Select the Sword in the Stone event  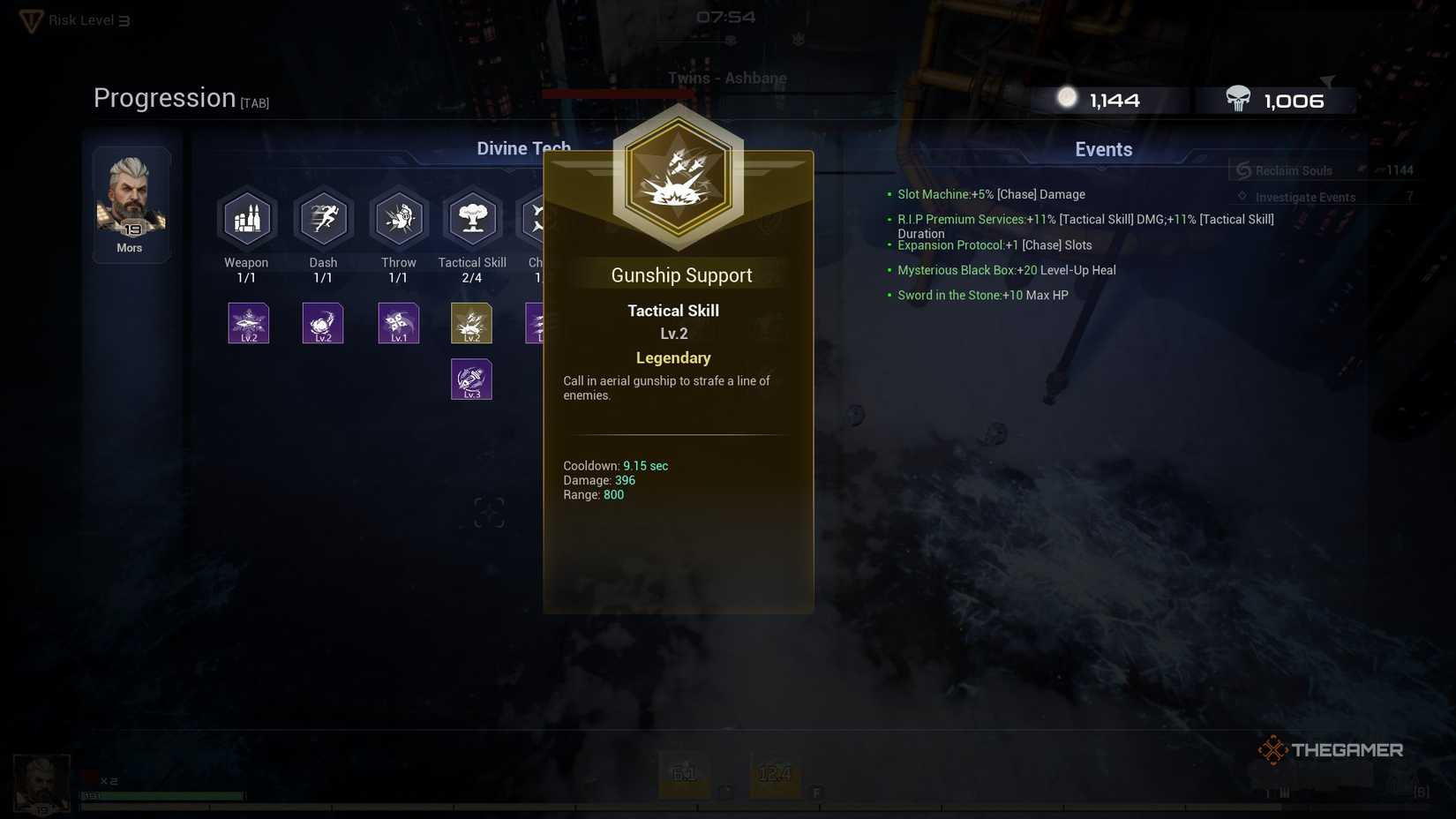click(x=984, y=295)
